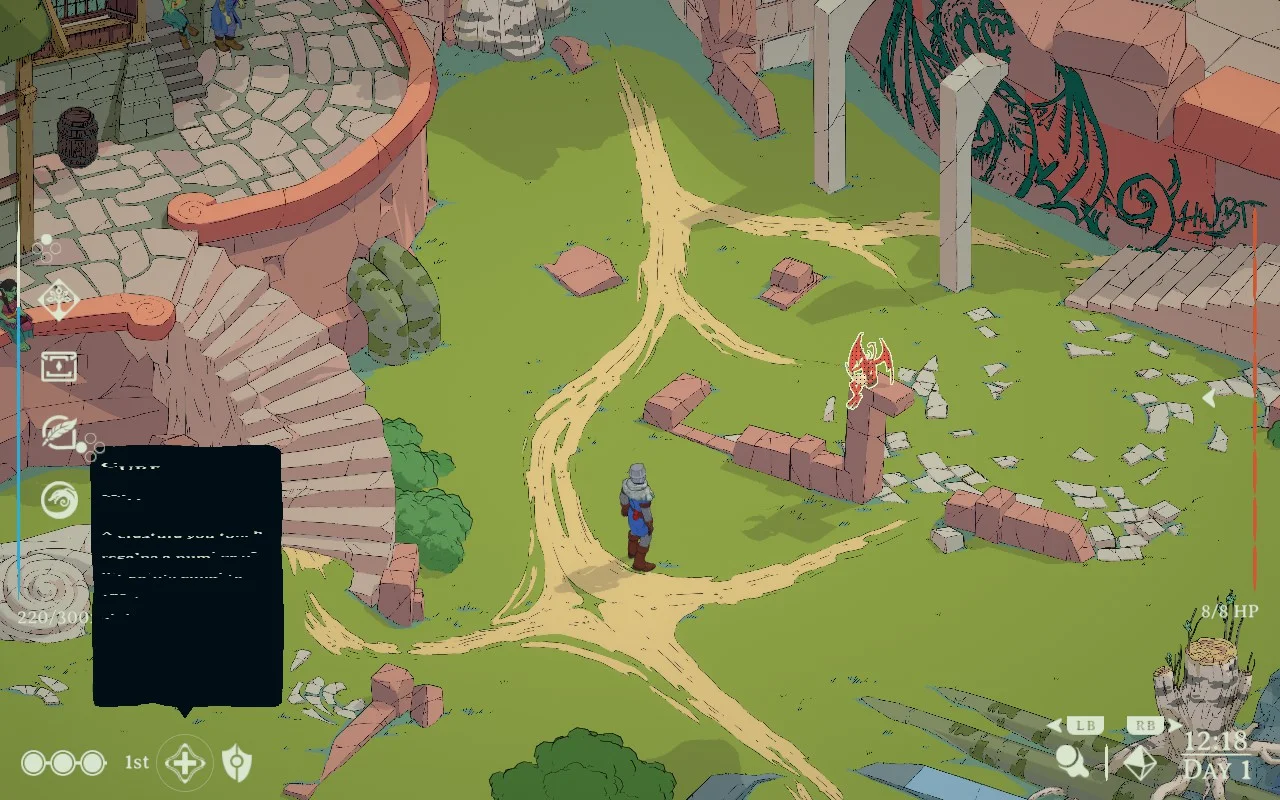The width and height of the screenshot is (1280, 800).
Task: Toggle the first circular slot at bottom left
Action: 32,762
